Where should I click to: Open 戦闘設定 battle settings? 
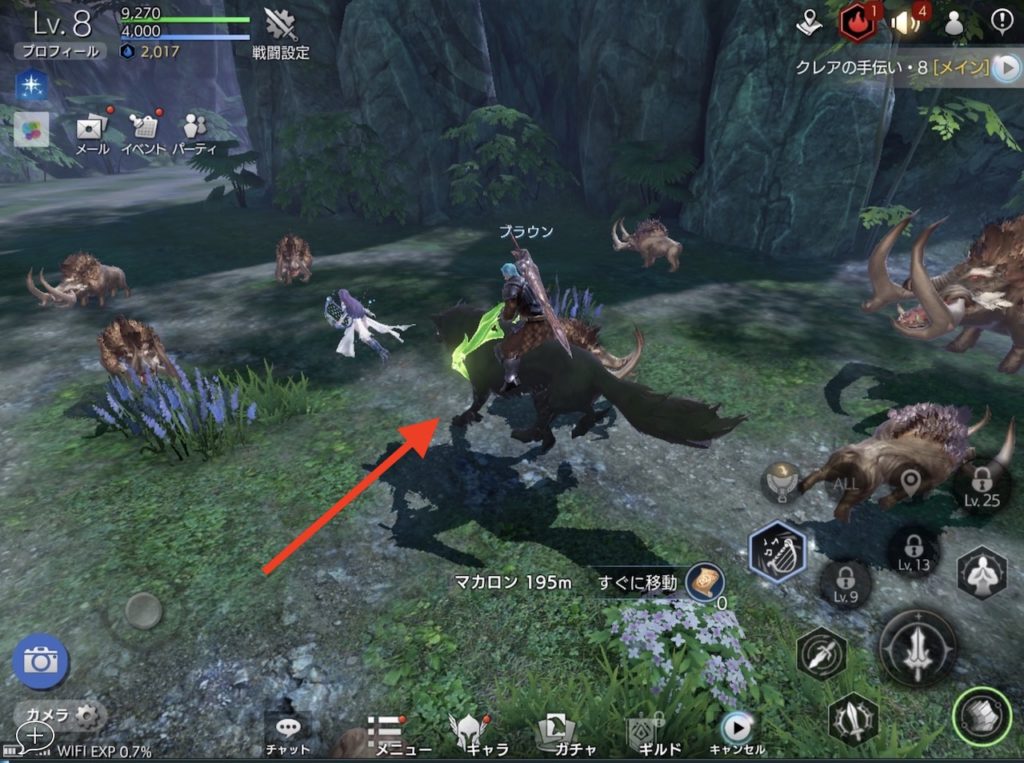point(280,33)
